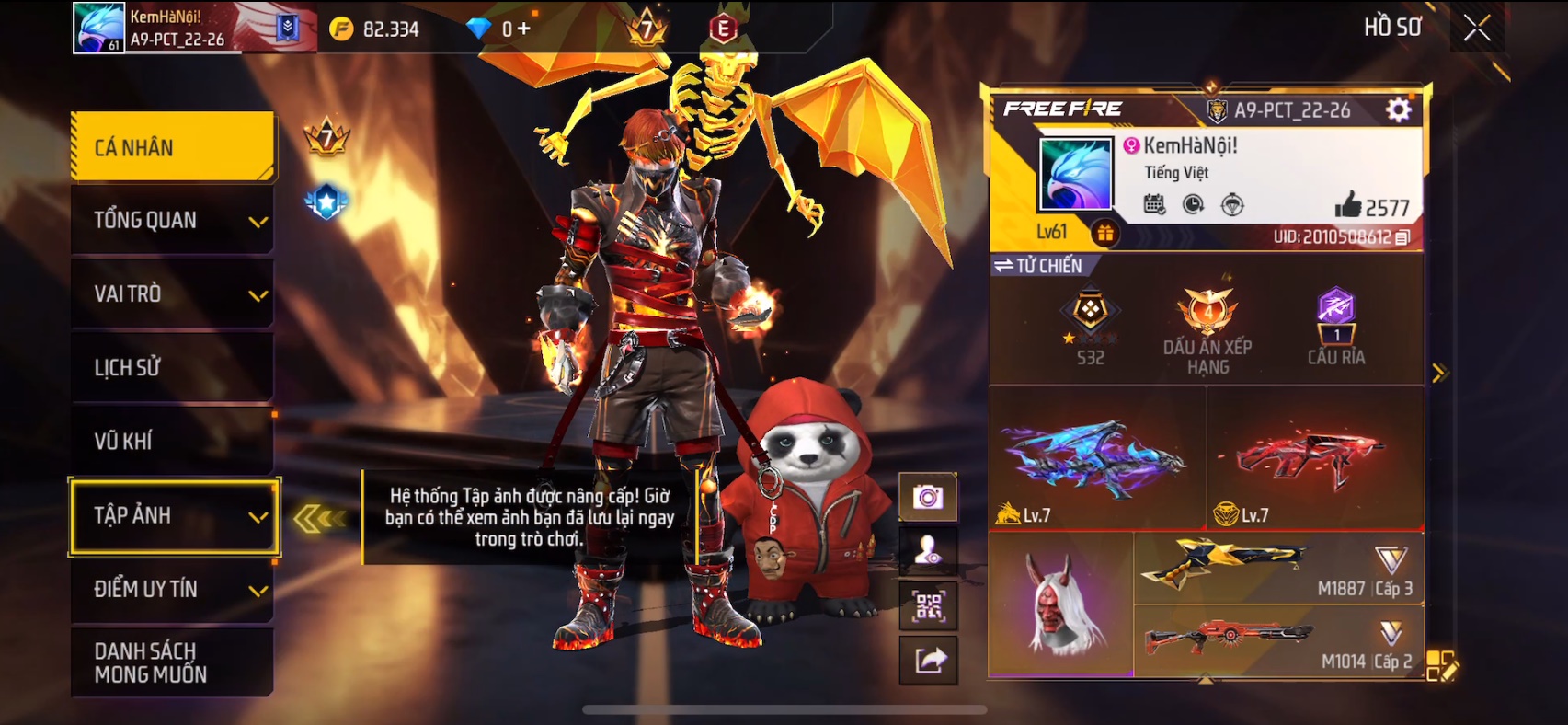The height and width of the screenshot is (725, 1568).
Task: Open the Lịch Sử history tab
Action: 173,368
